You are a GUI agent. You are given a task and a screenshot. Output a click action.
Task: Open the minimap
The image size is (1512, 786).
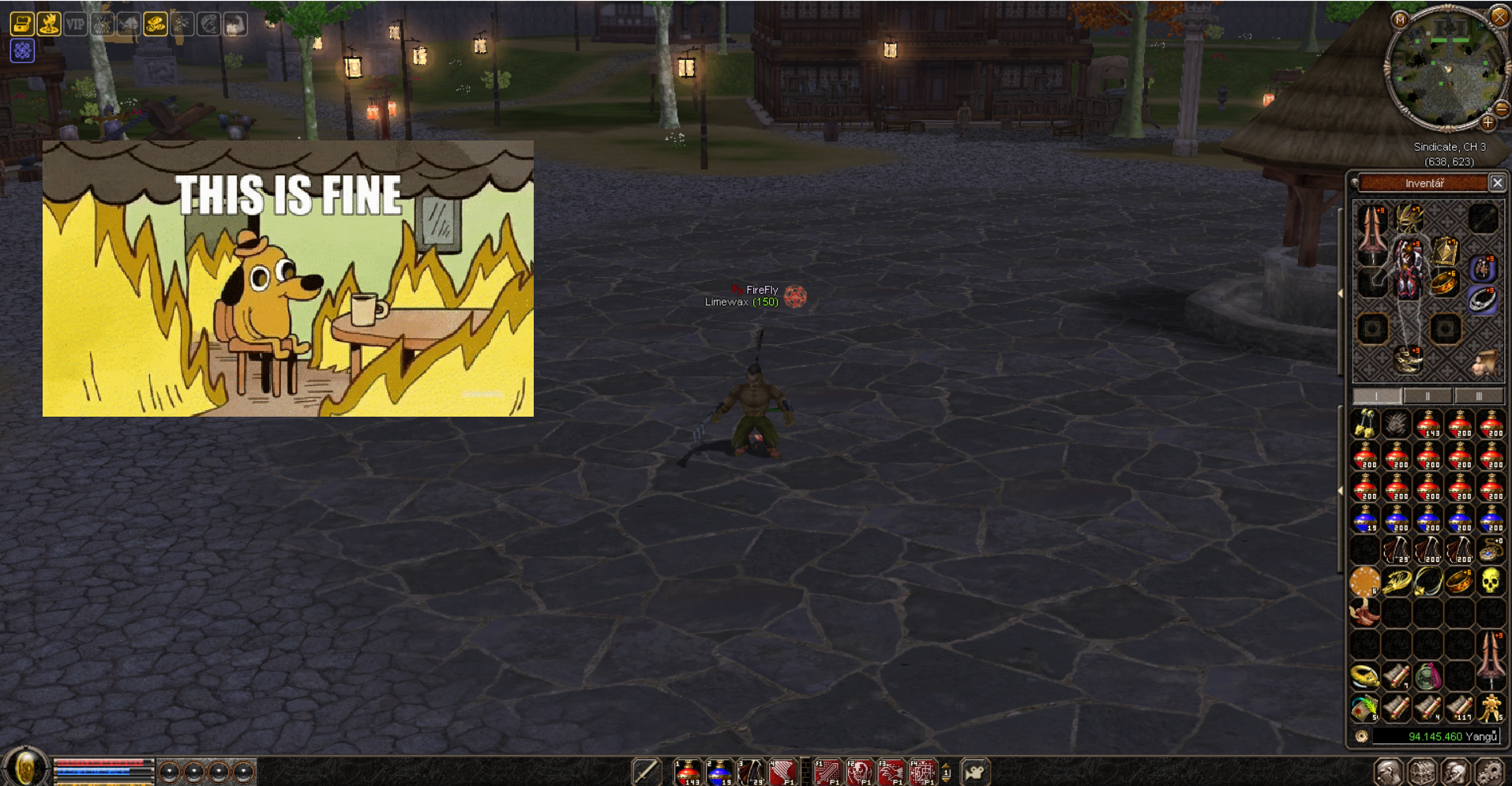point(1400,20)
